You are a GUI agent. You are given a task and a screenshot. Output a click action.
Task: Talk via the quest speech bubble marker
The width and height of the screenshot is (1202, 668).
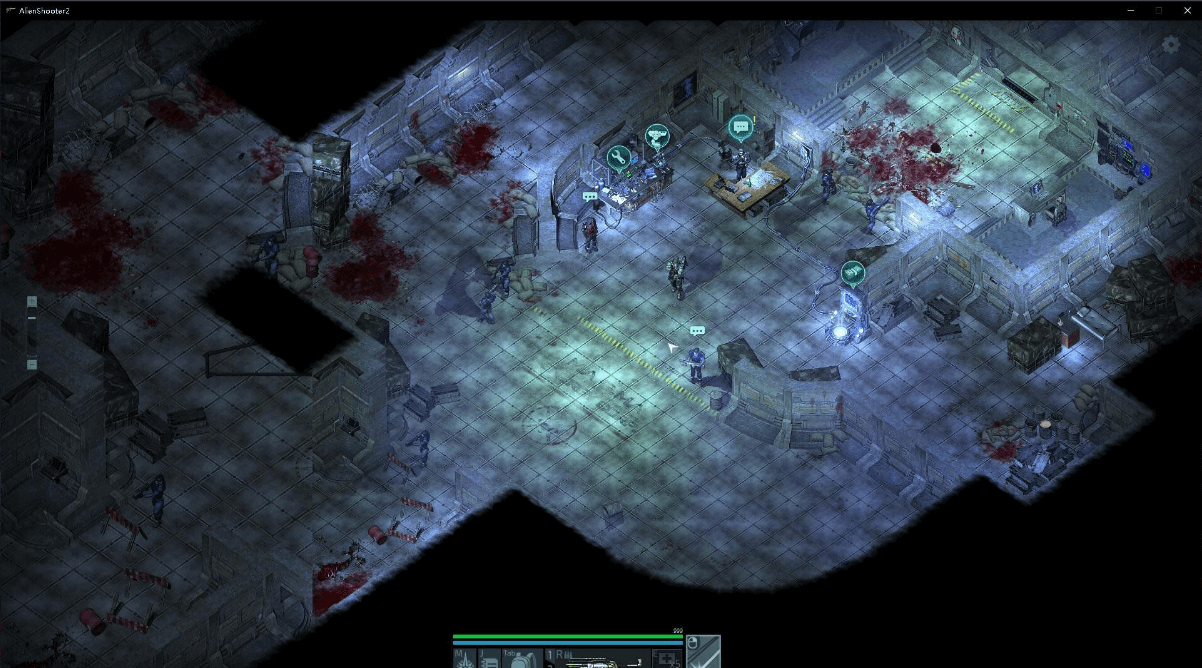740,127
